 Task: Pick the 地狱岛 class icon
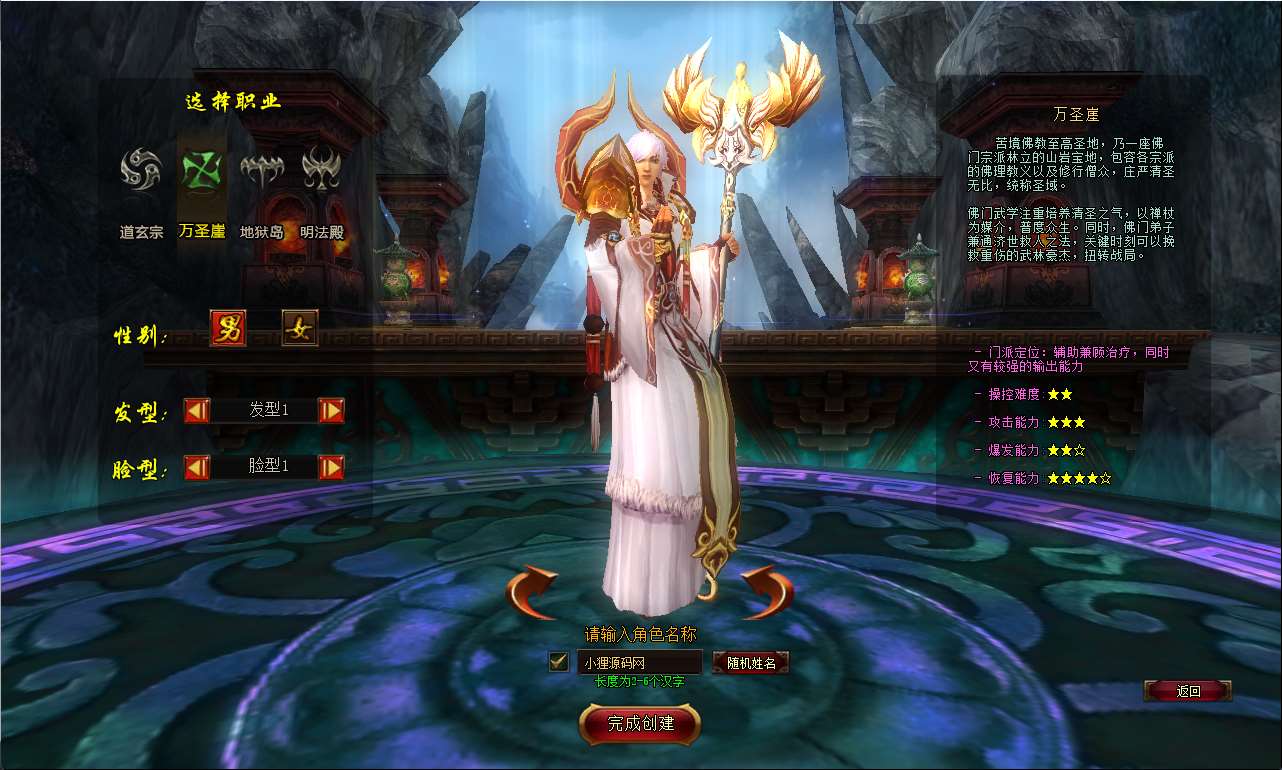pos(261,170)
